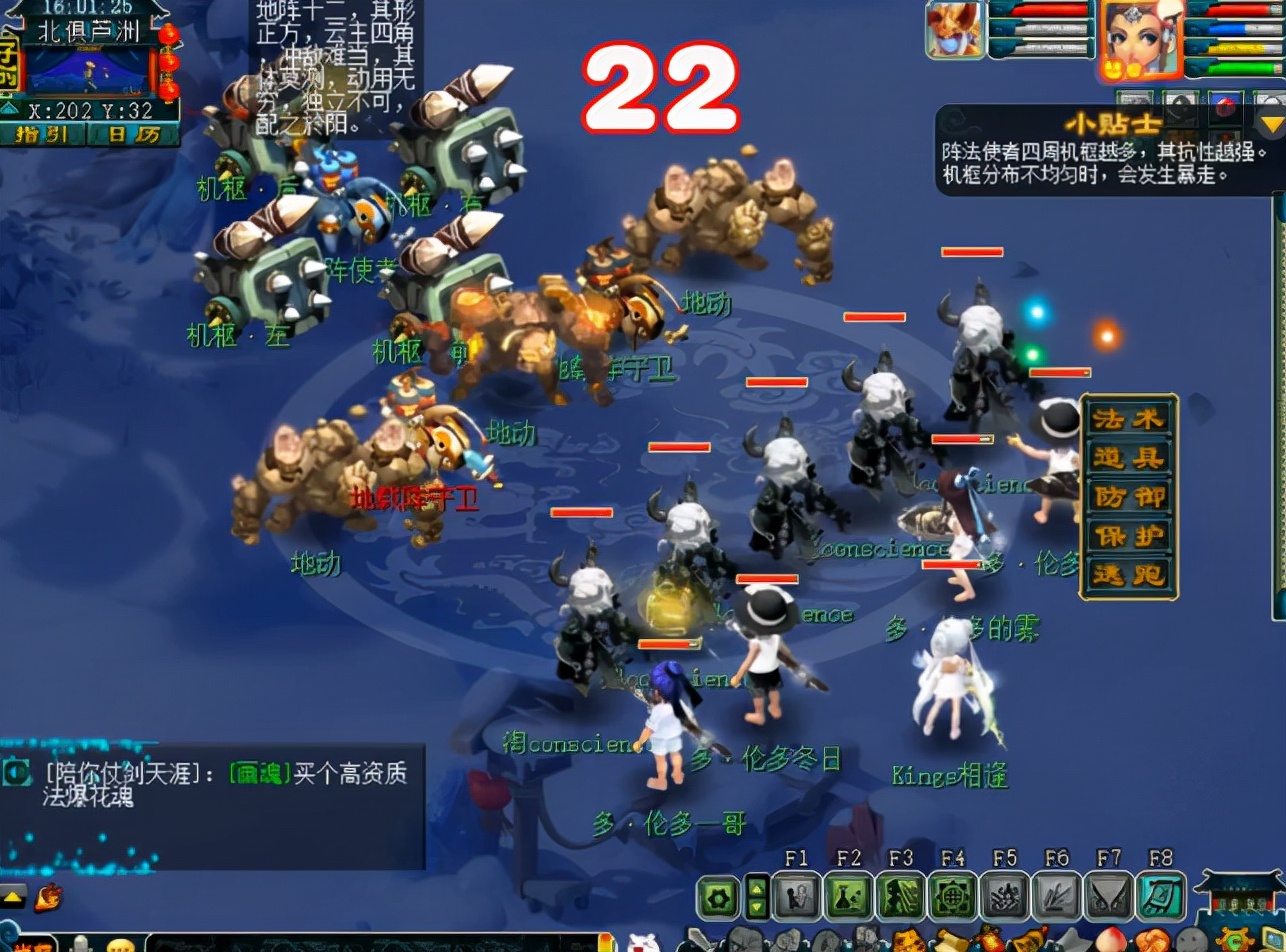Use the F8 teal scroll skill
The width and height of the screenshot is (1286, 952).
tap(1161, 896)
